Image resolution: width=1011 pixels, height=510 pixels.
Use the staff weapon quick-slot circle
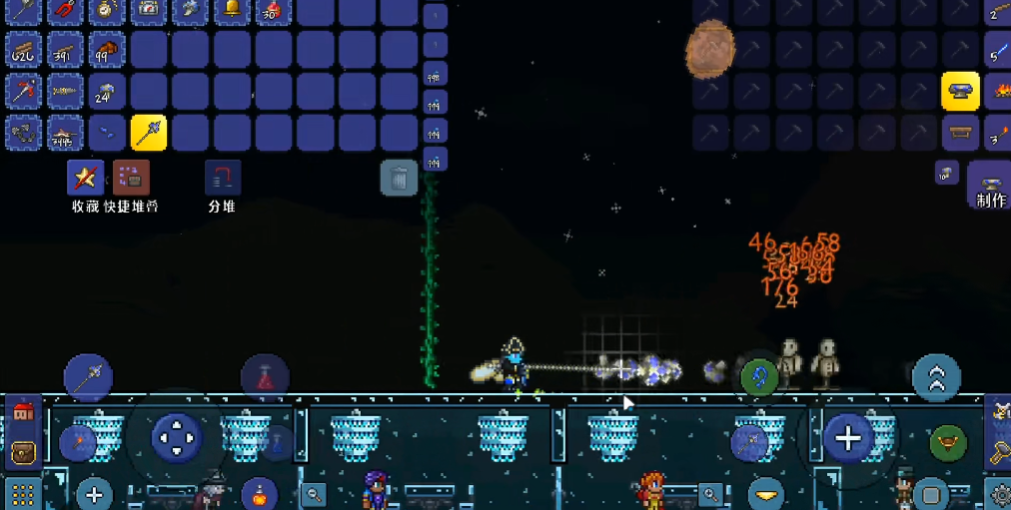88,377
